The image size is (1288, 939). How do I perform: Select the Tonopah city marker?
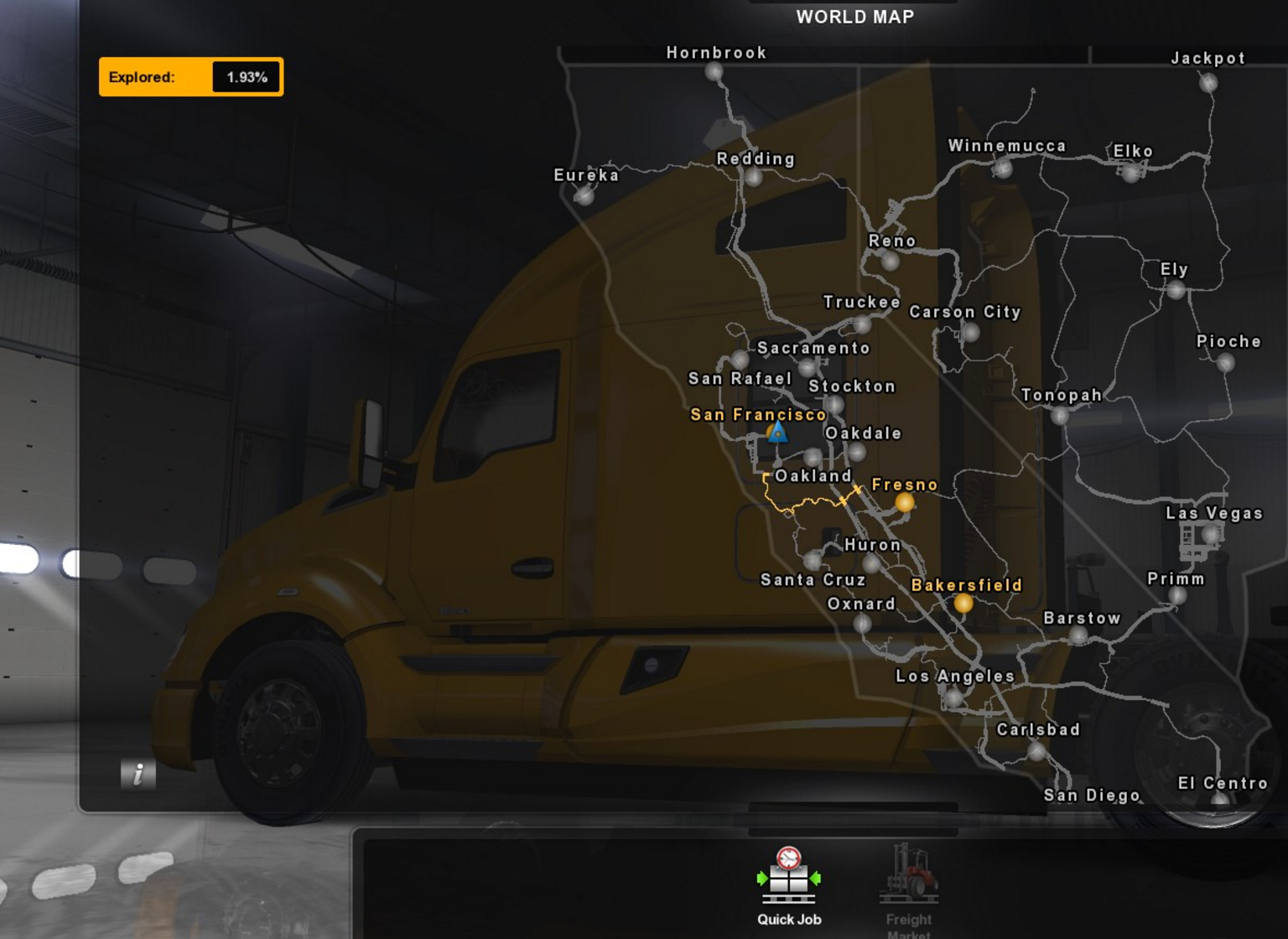point(1060,414)
